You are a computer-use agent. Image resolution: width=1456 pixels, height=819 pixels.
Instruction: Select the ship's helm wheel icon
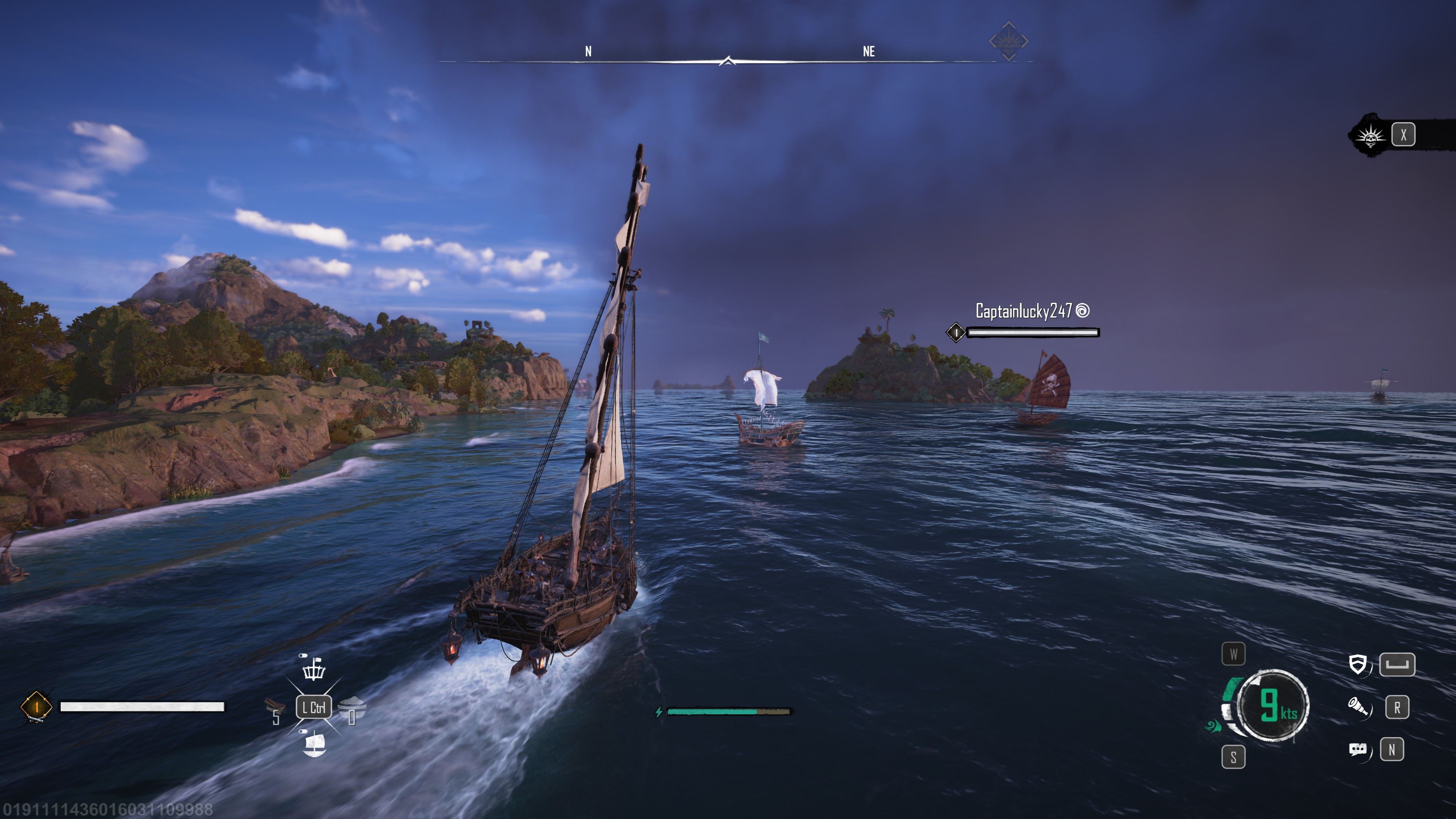pyautogui.click(x=314, y=669)
